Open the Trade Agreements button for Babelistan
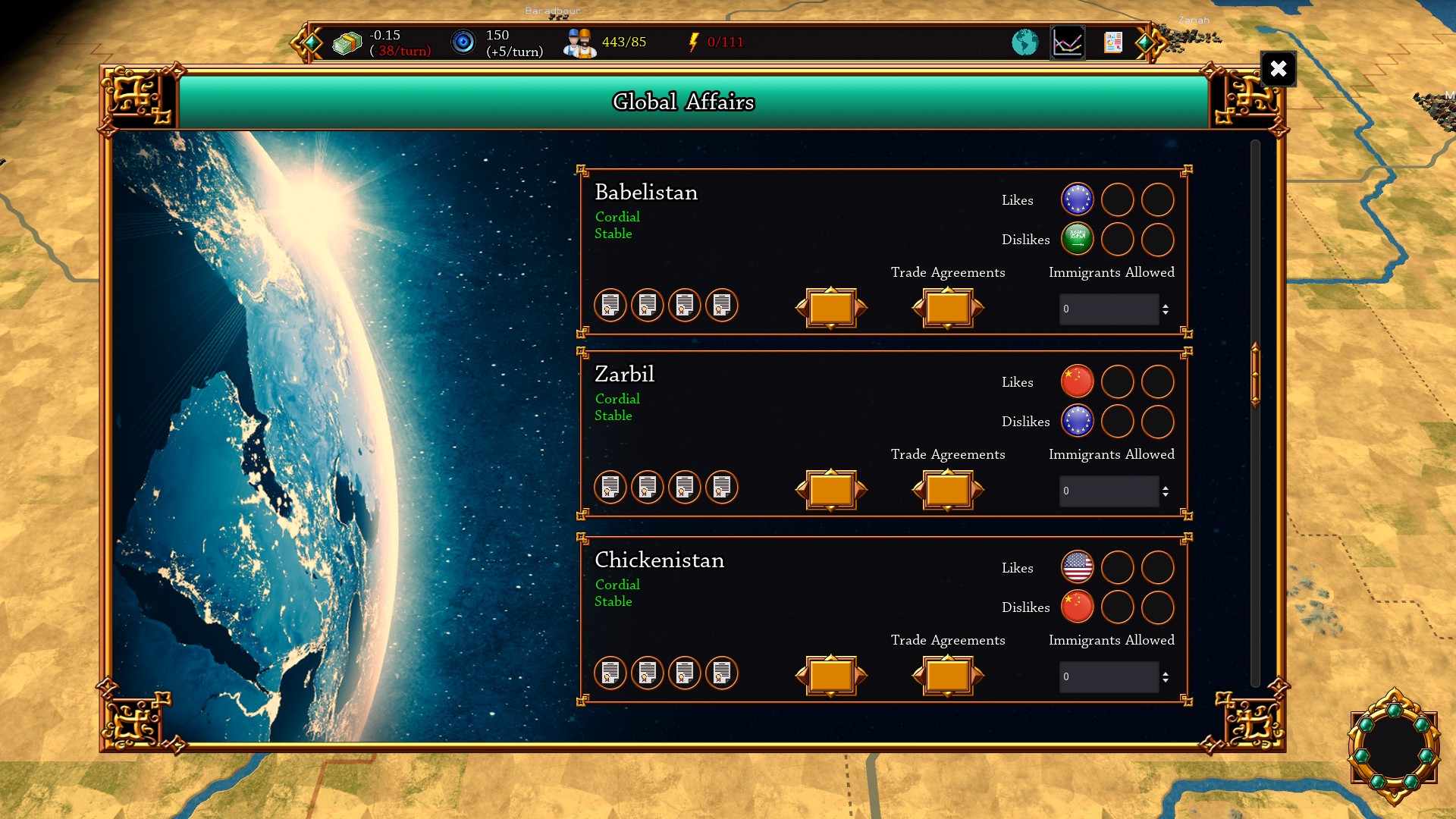The height and width of the screenshot is (819, 1456). pos(948,308)
